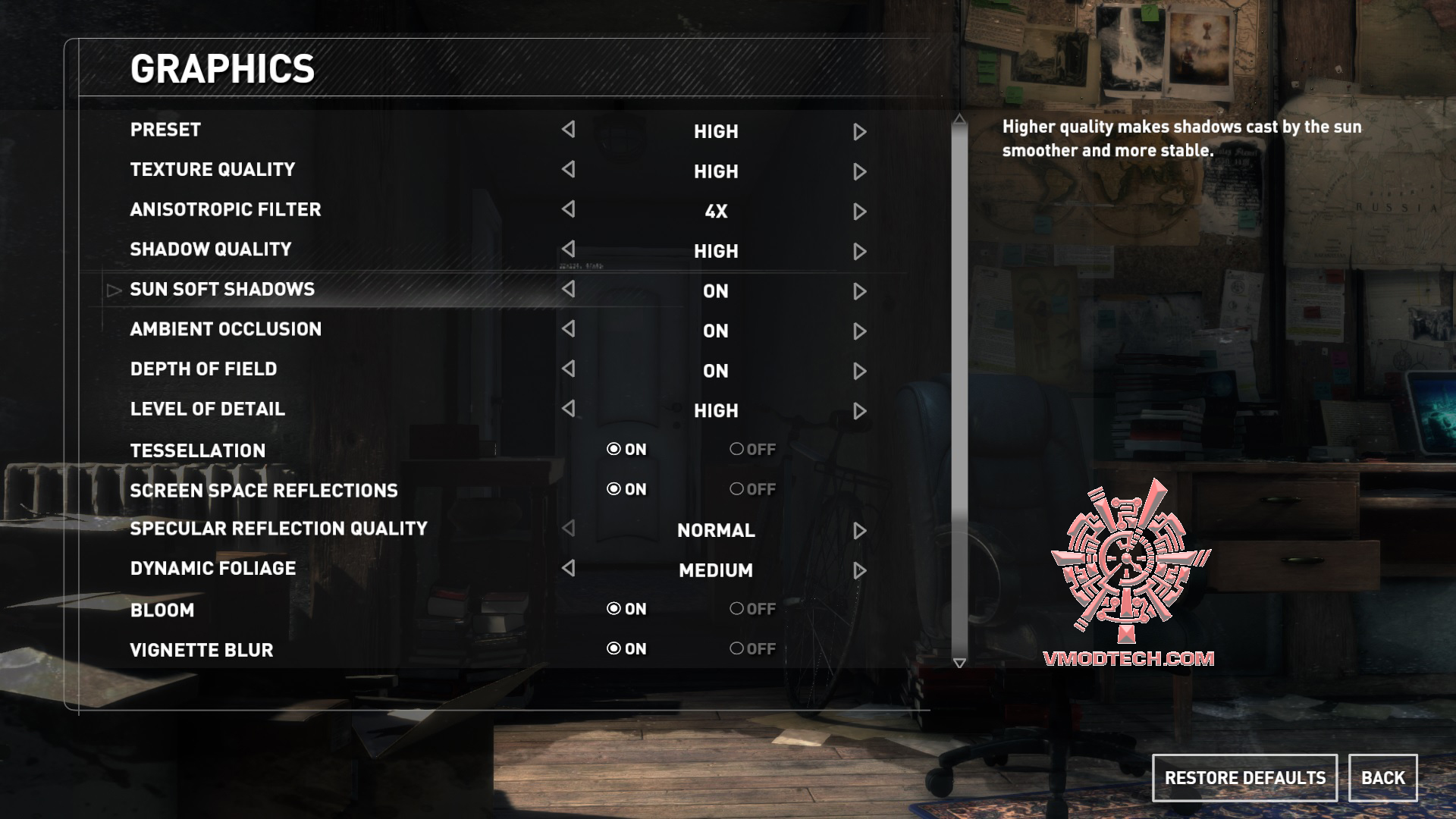
Task: Decrease Shadow Quality with the left arrow
Action: (x=568, y=249)
